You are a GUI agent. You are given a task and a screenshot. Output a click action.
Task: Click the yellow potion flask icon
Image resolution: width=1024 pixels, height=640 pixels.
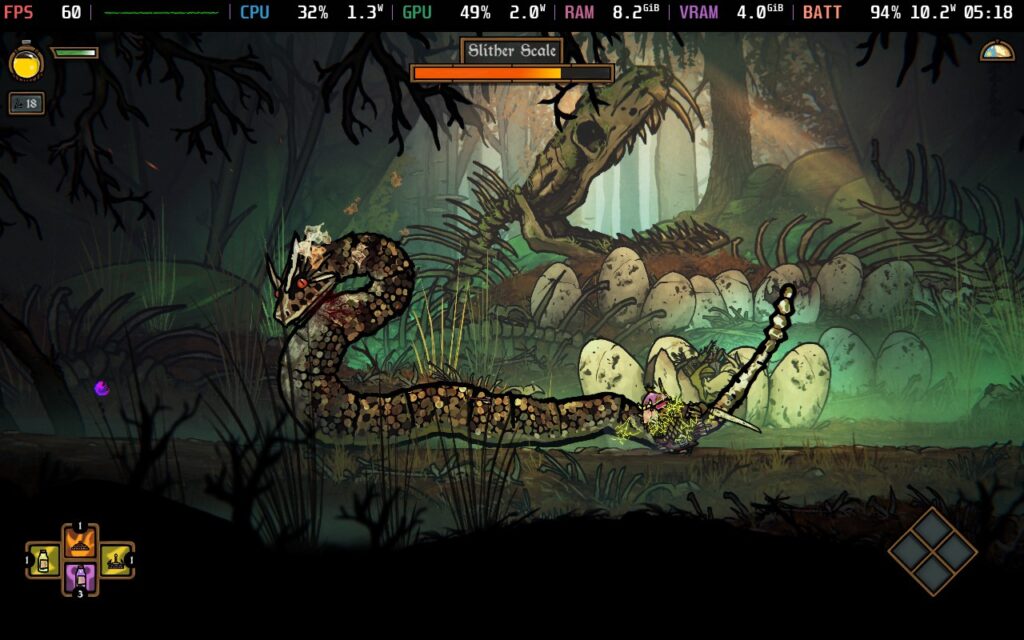(26, 62)
